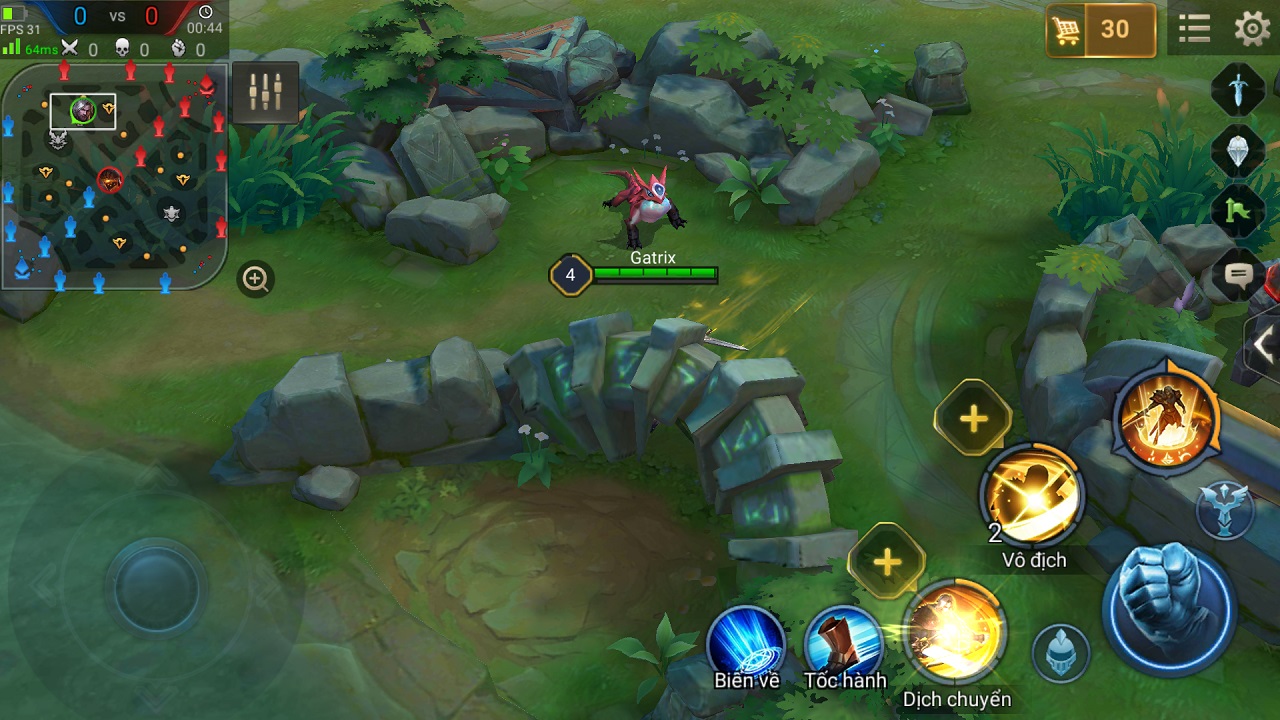
Task: Send the shield defend signal
Action: (1238, 151)
